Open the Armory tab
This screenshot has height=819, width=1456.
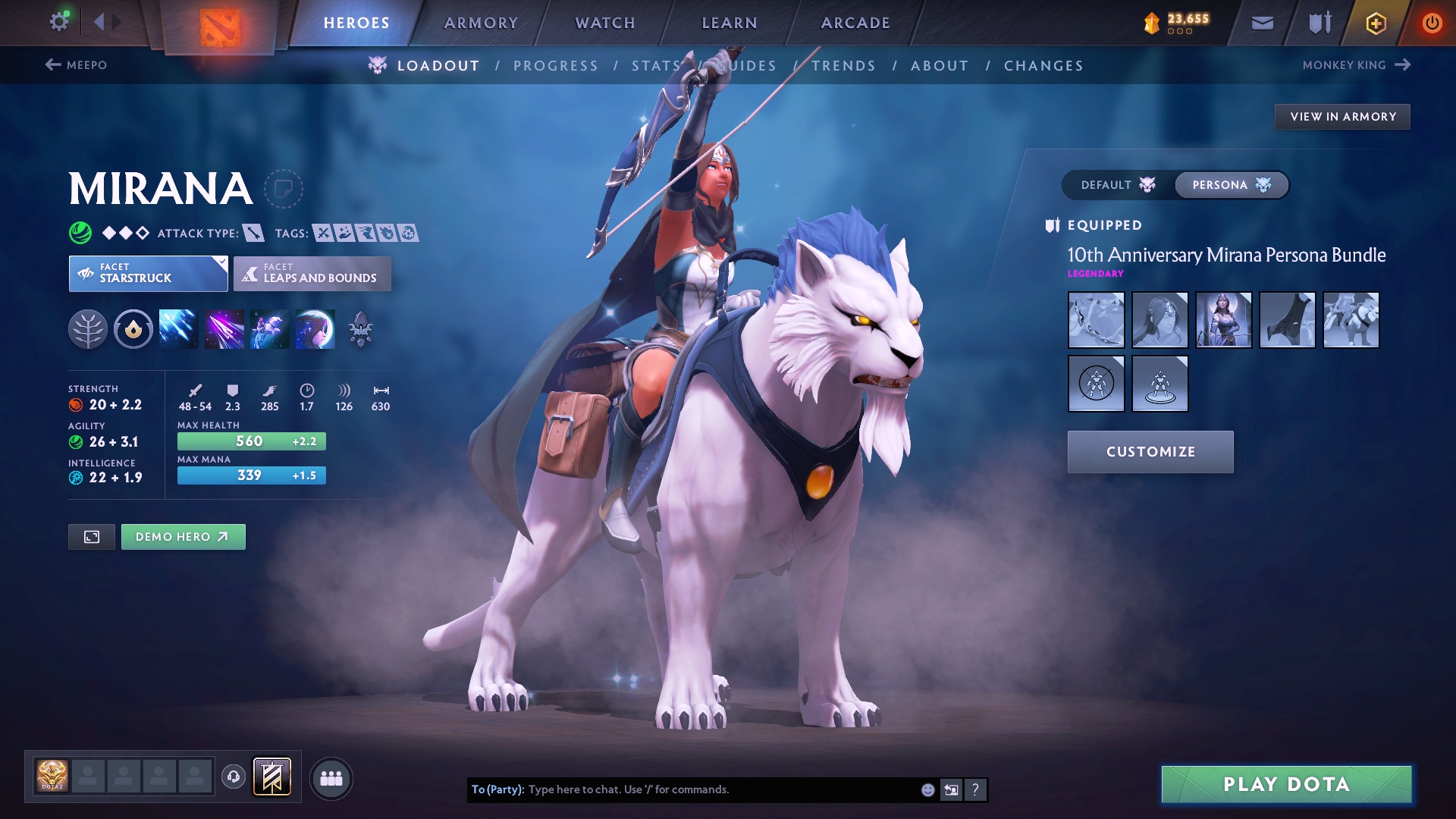(481, 23)
